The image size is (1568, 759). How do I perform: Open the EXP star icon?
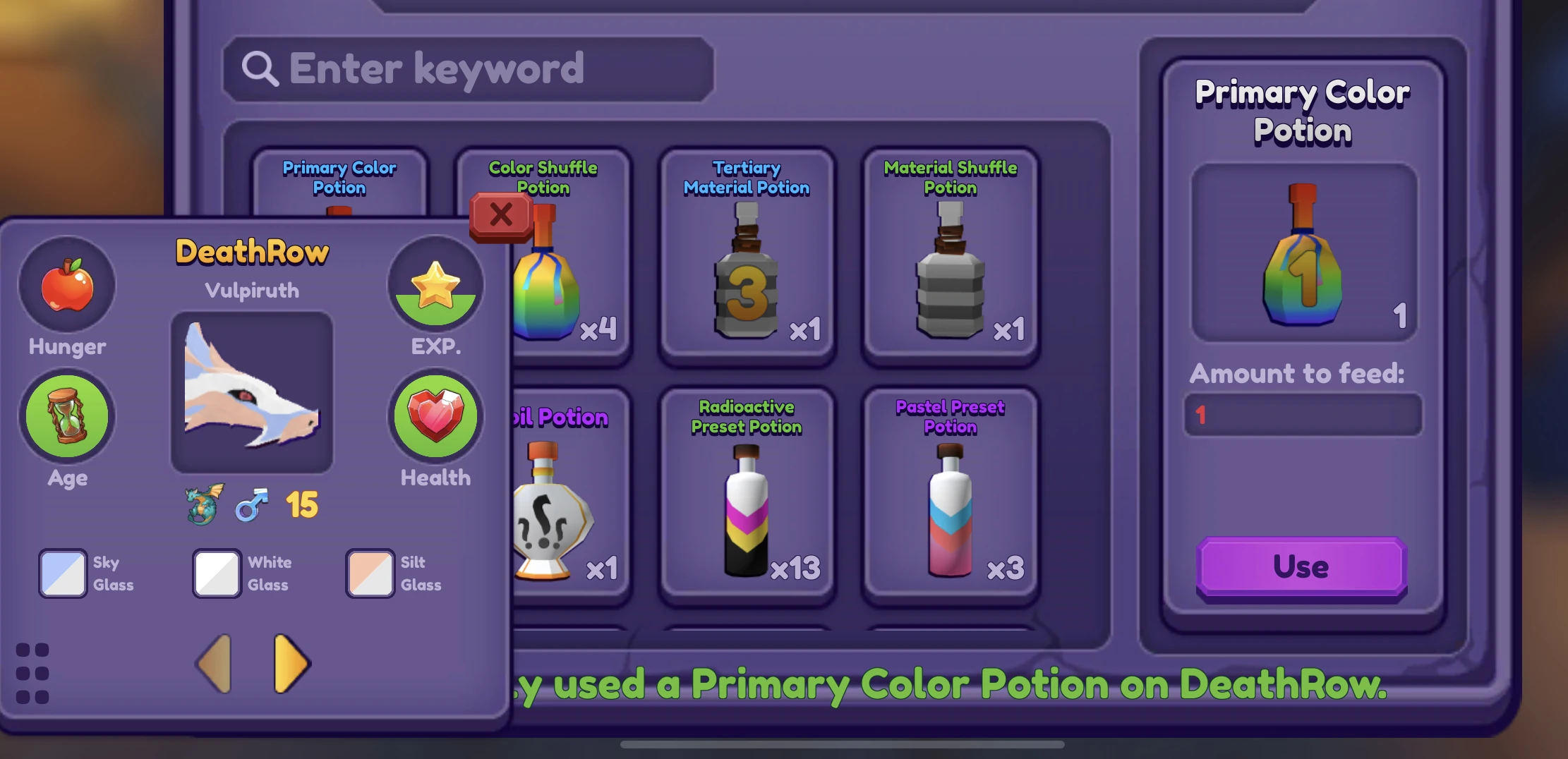coord(435,285)
